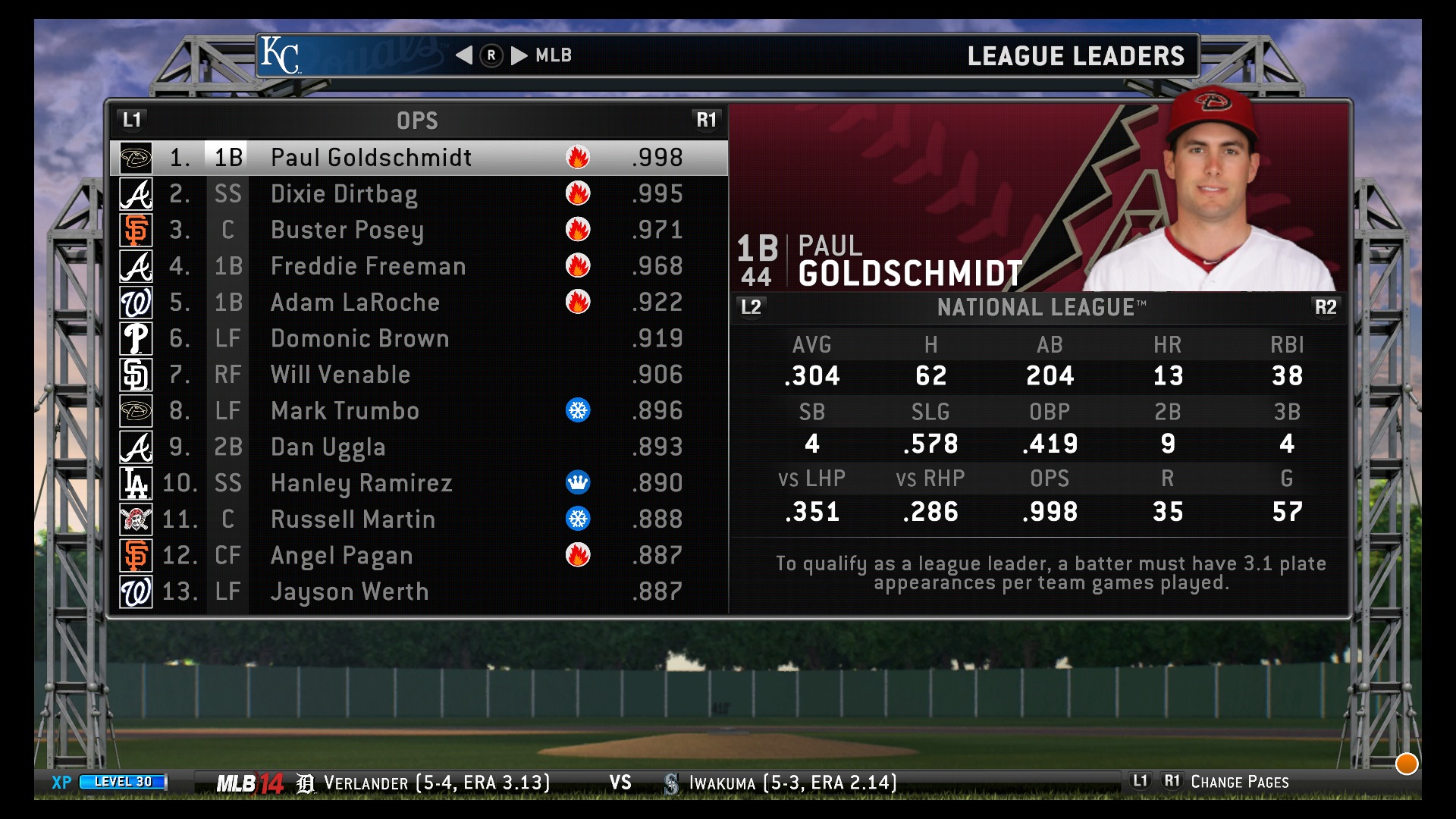Switch the National League selector
This screenshot has height=819, width=1456.
pyautogui.click(x=1040, y=307)
